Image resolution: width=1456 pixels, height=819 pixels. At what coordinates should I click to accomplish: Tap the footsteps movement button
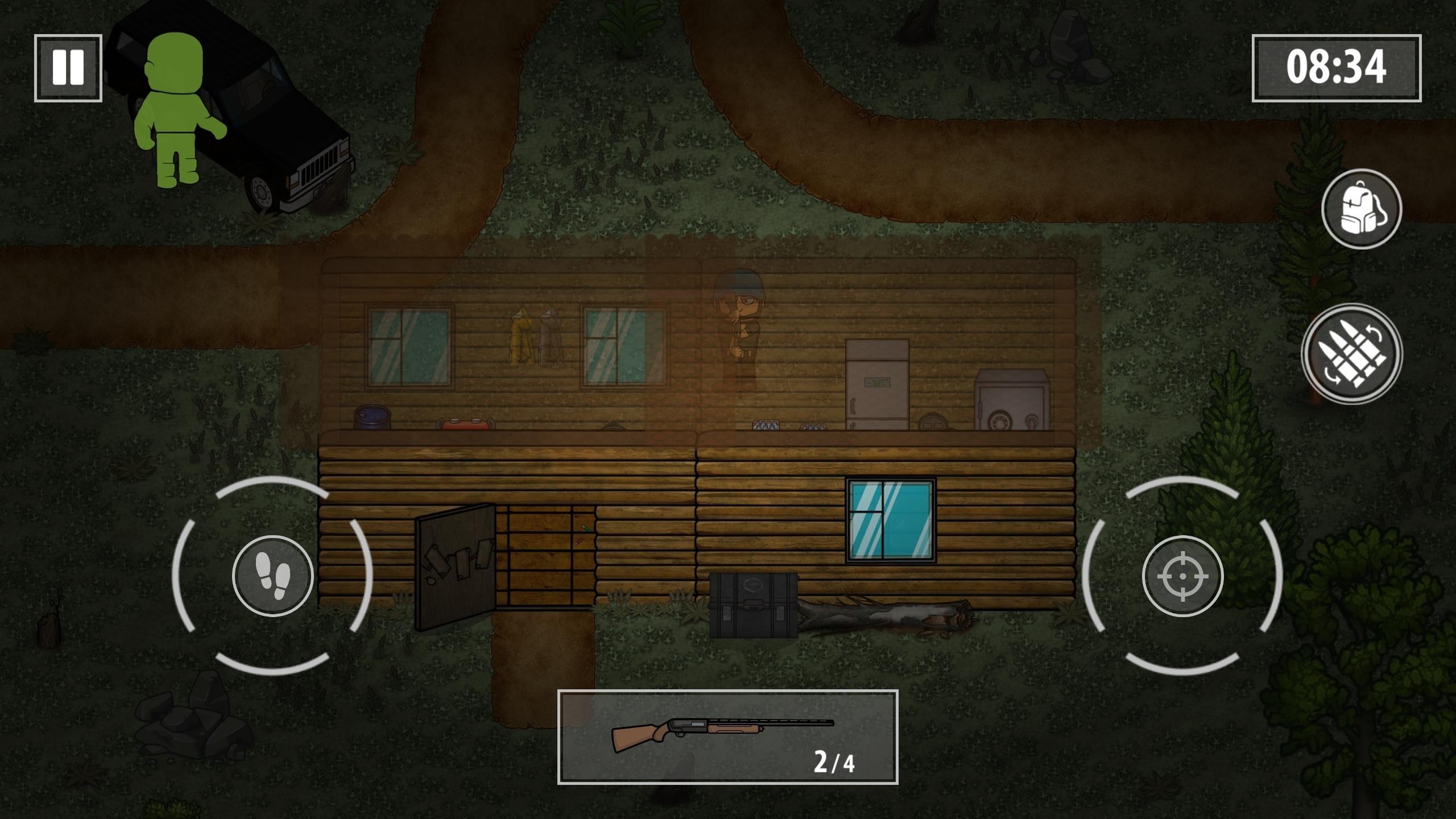(273, 576)
